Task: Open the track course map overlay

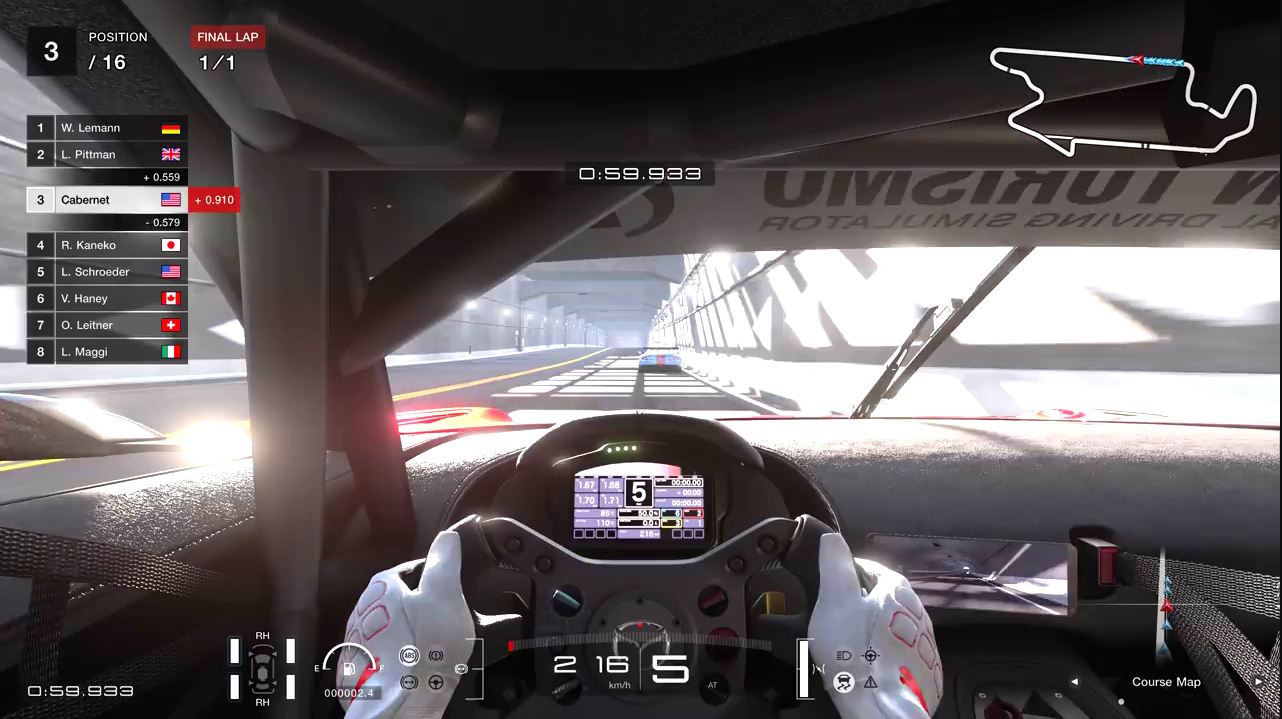Action: [1165, 682]
